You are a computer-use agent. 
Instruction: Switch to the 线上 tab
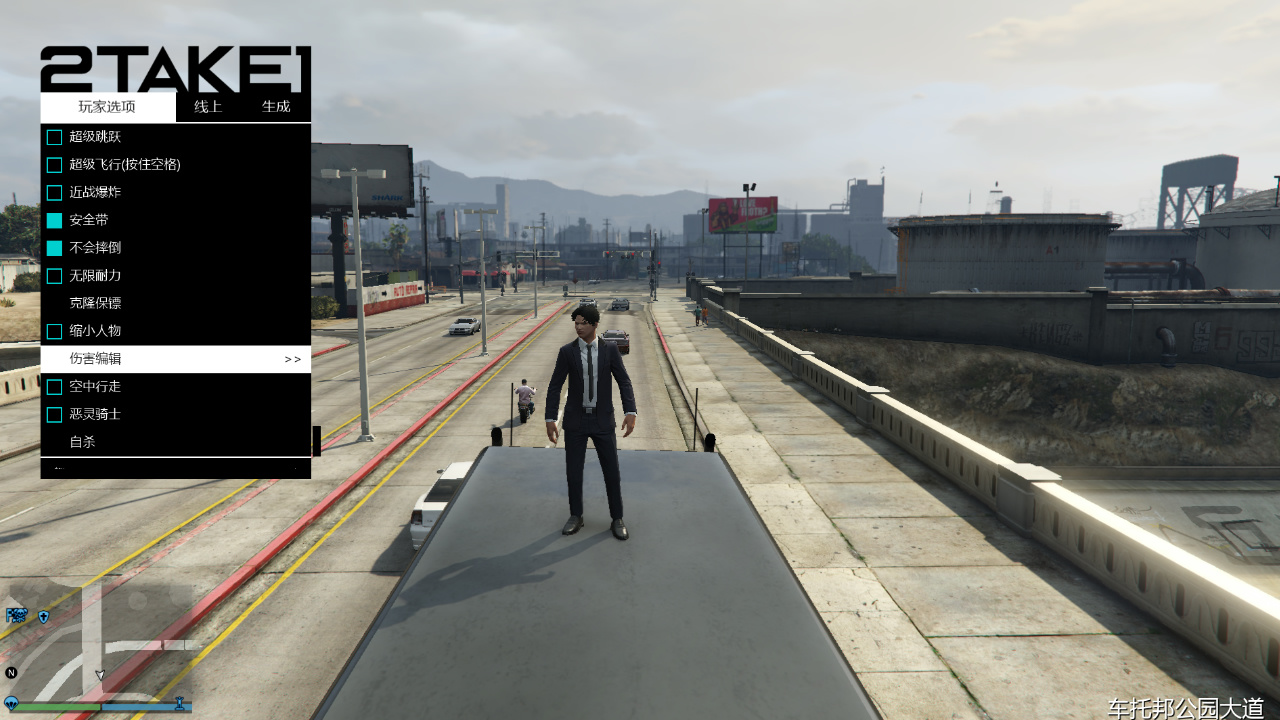(x=208, y=107)
